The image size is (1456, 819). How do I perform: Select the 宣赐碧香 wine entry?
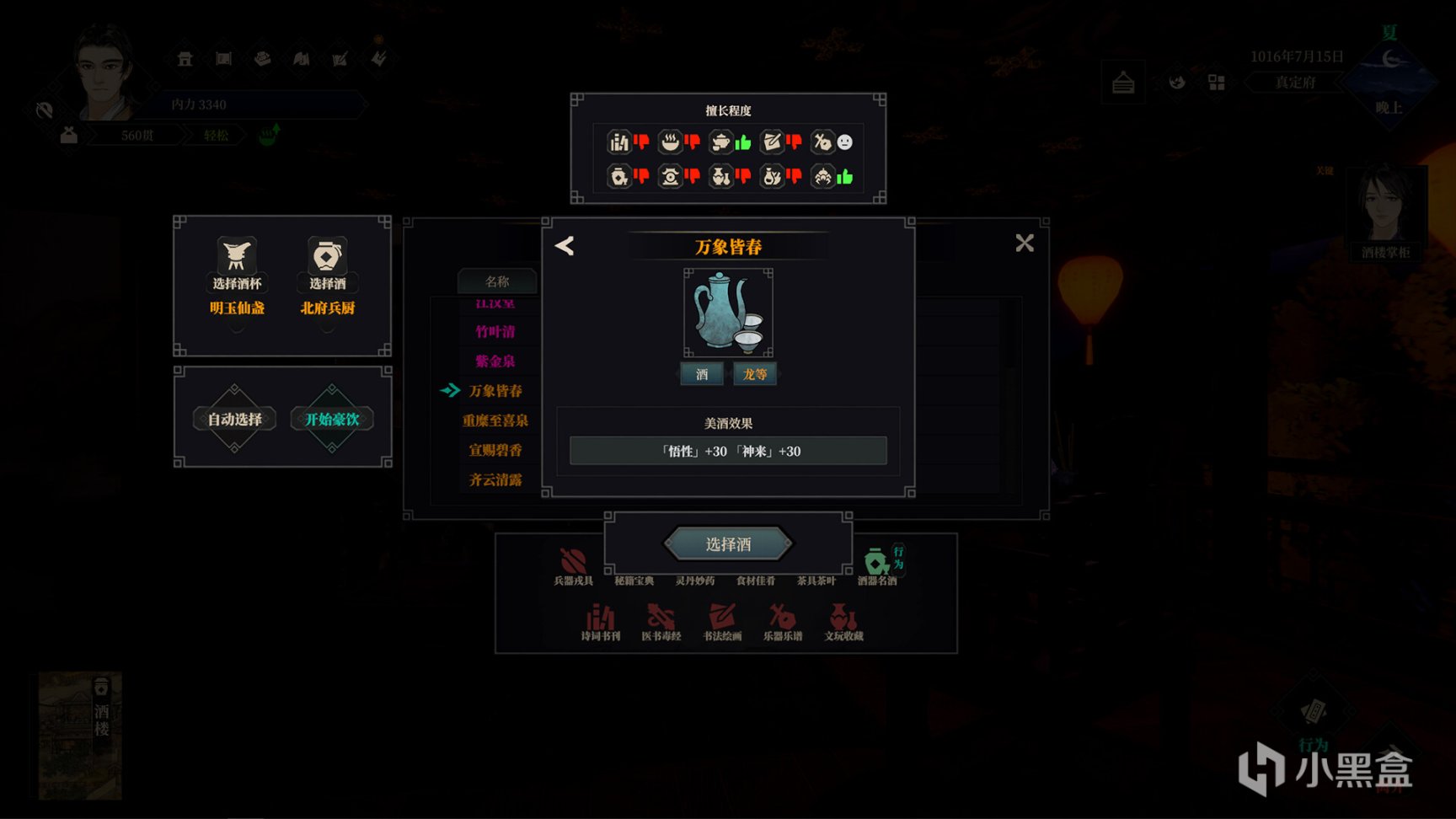pos(495,450)
